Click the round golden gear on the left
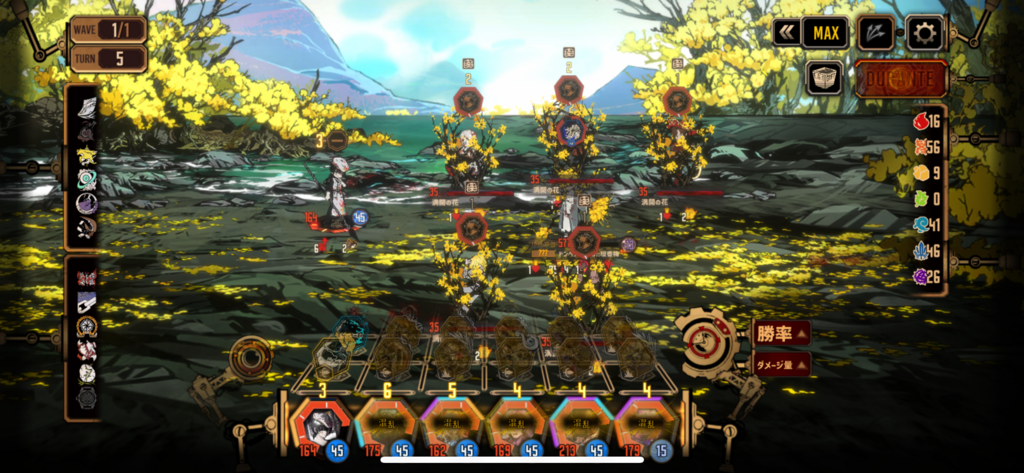The width and height of the screenshot is (1024, 473). (x=250, y=355)
